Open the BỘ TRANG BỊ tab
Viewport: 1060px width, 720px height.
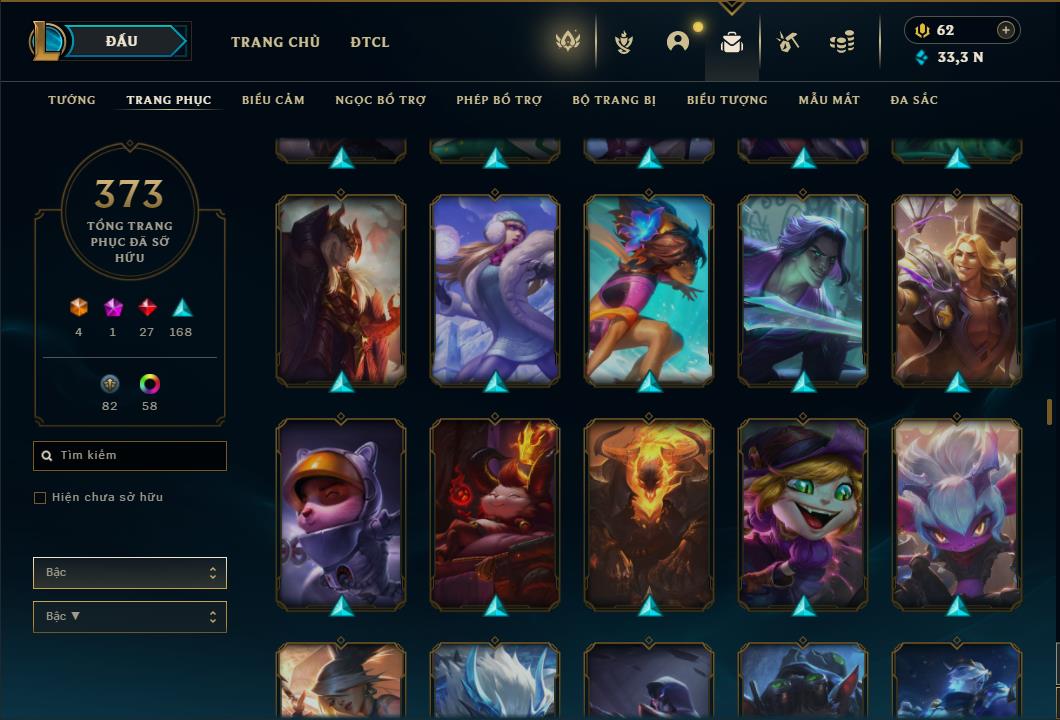pos(614,100)
